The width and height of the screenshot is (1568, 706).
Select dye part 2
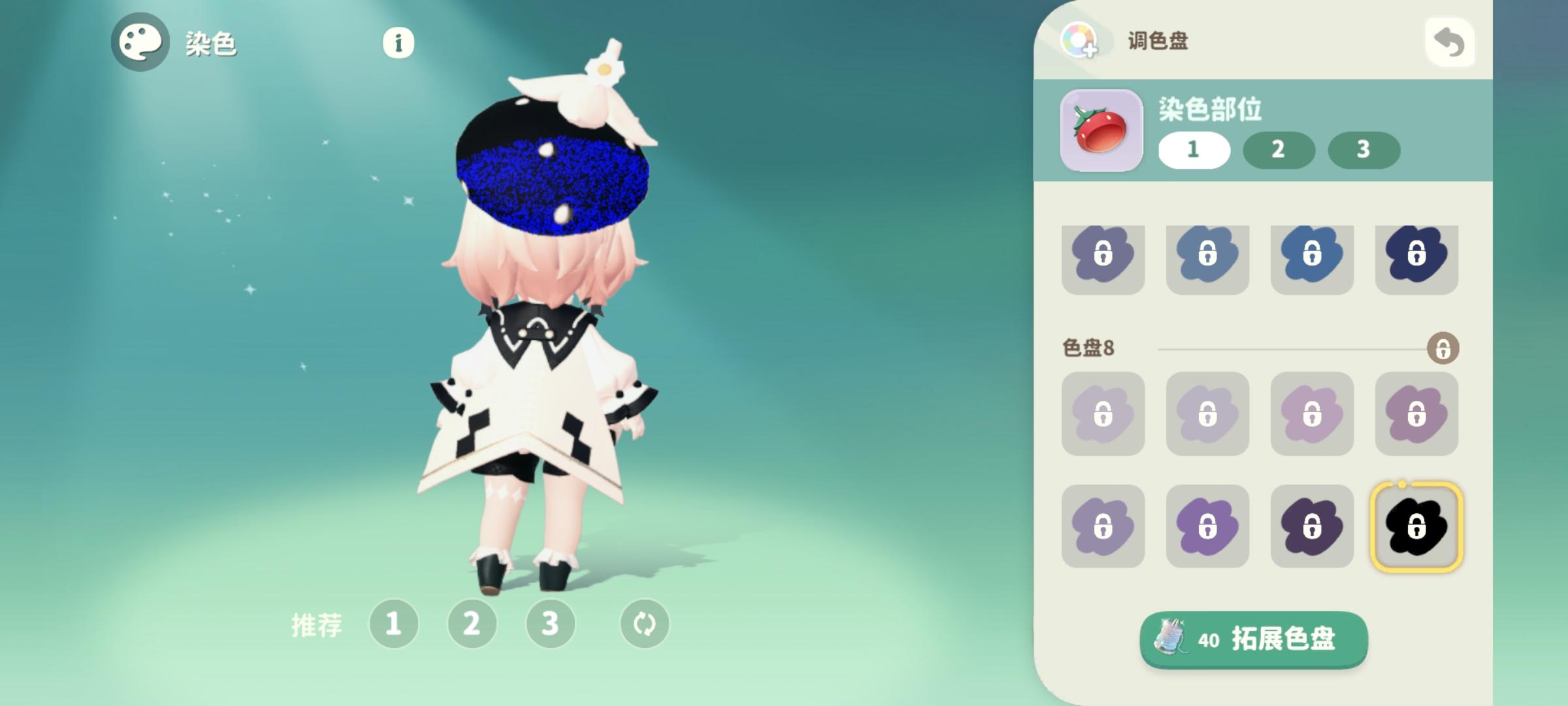click(x=1279, y=150)
